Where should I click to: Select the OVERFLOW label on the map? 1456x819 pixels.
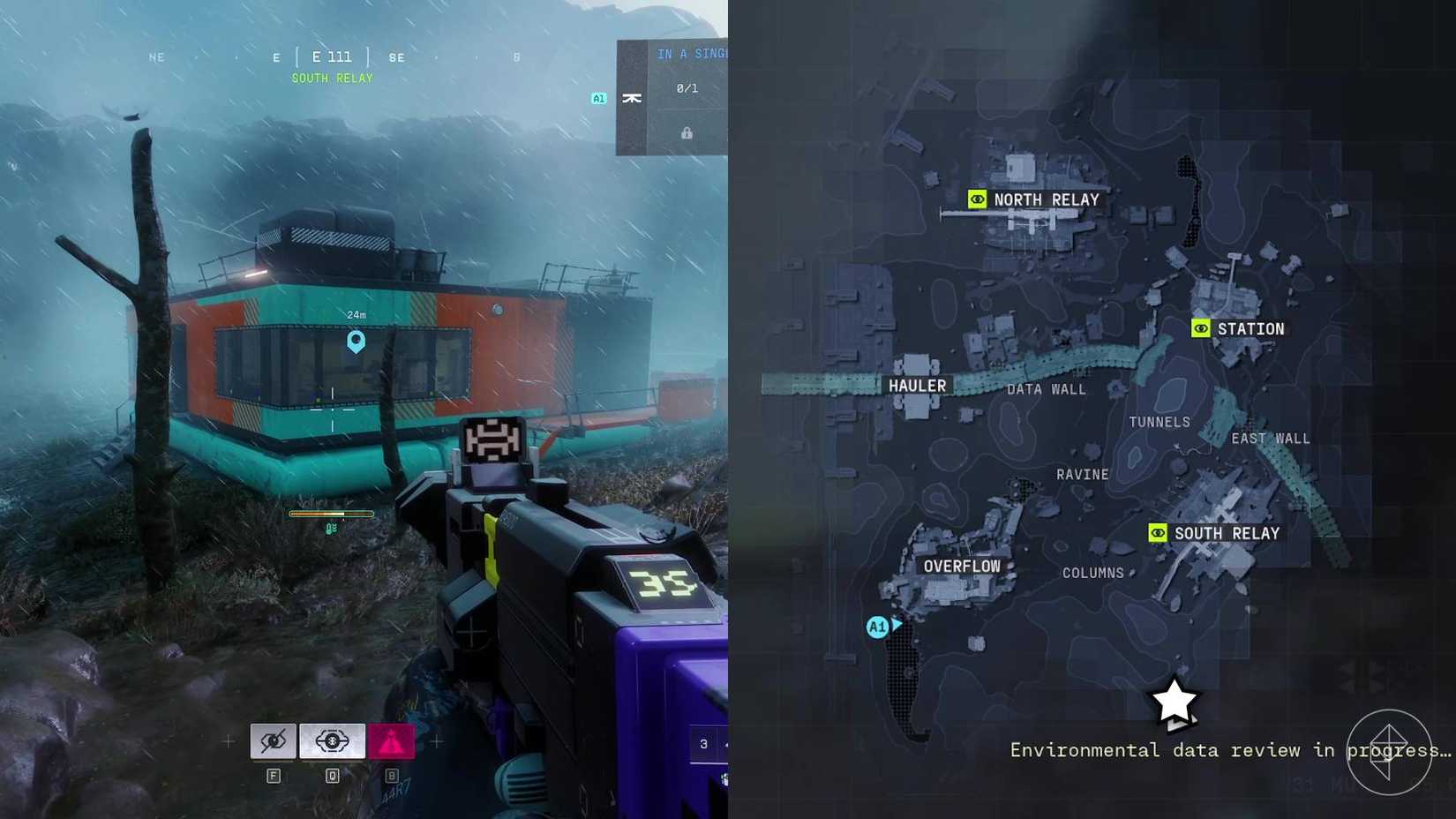(x=962, y=567)
